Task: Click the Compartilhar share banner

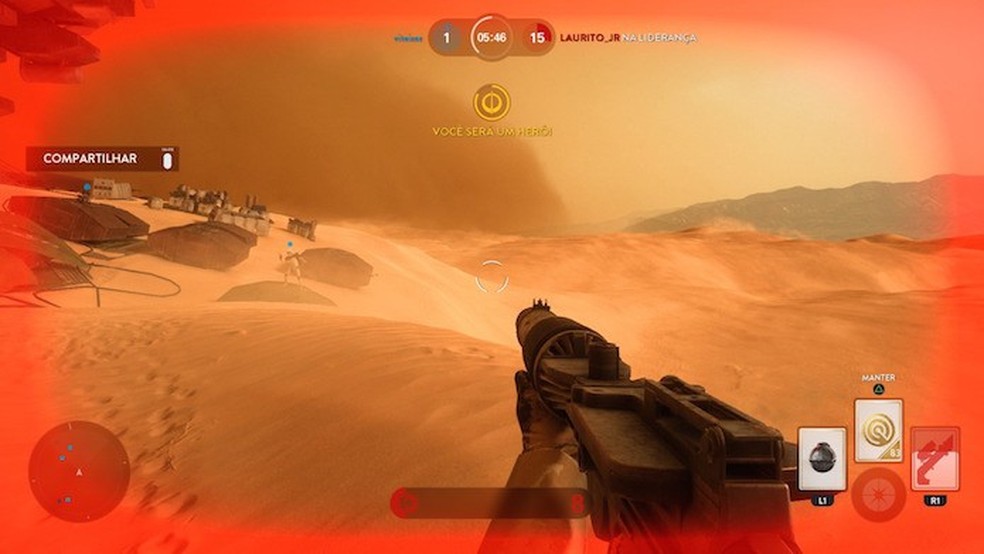Action: [102, 159]
